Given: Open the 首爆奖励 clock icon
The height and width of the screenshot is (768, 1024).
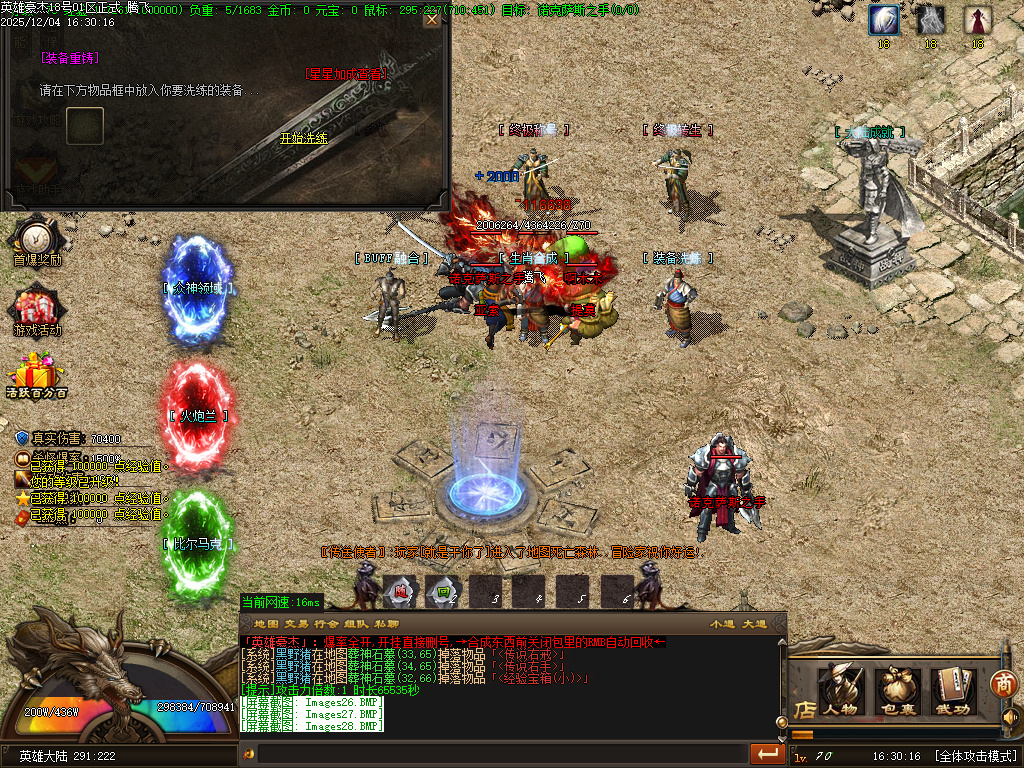Looking at the screenshot, I should point(37,239).
